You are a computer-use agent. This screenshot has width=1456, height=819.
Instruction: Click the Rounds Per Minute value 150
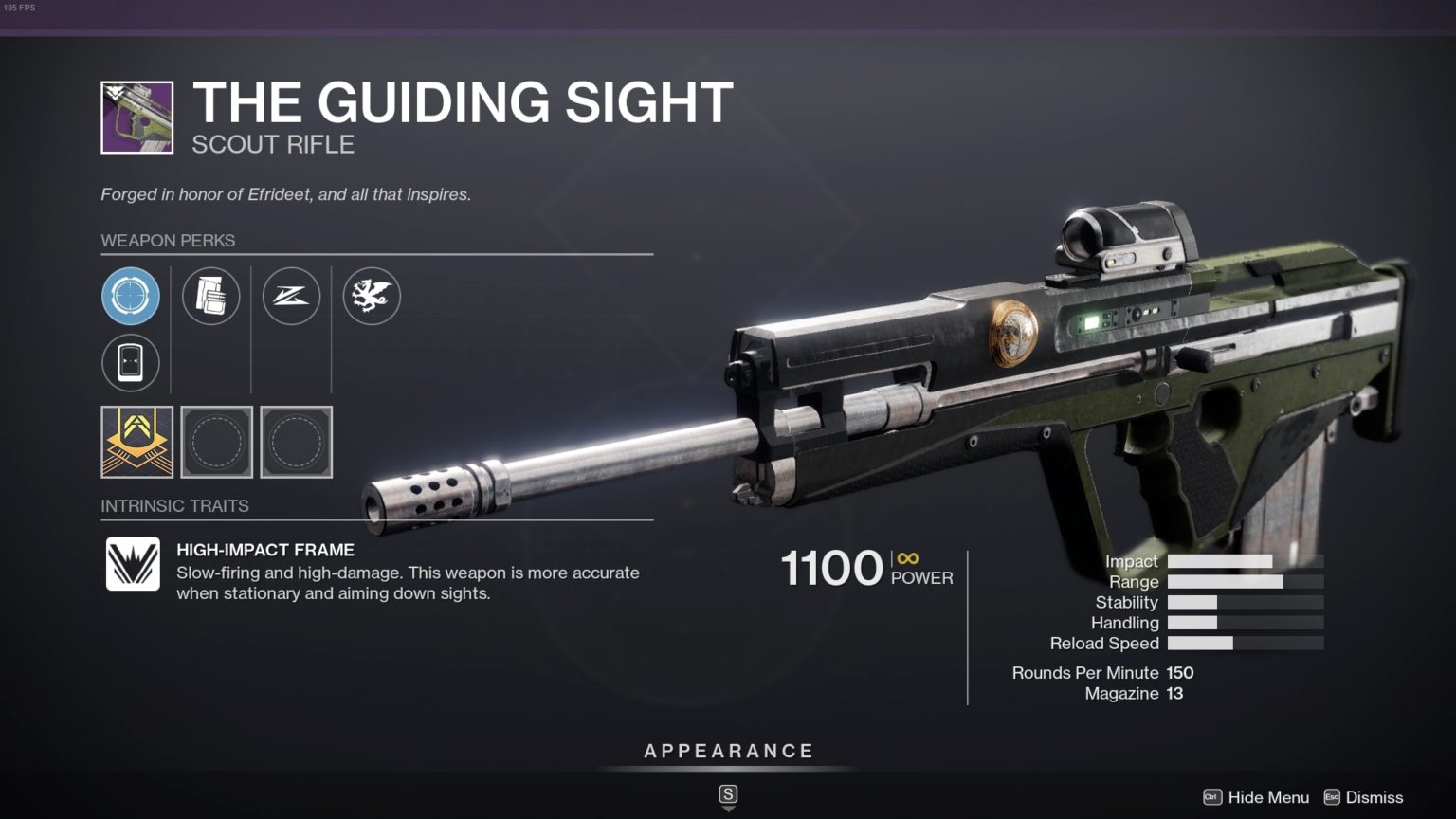1180,673
